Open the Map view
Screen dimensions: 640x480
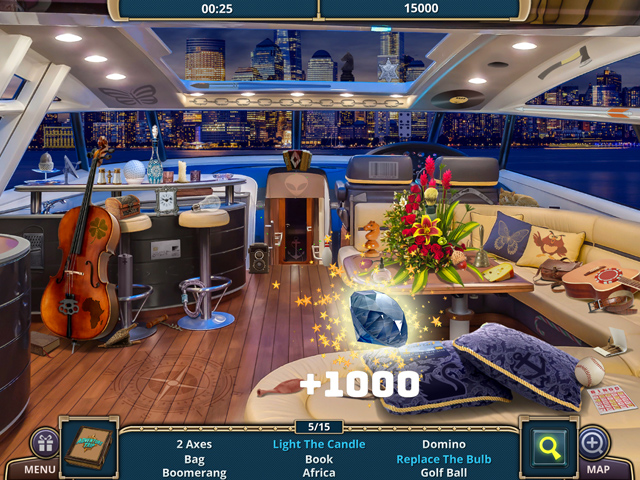click(x=598, y=468)
